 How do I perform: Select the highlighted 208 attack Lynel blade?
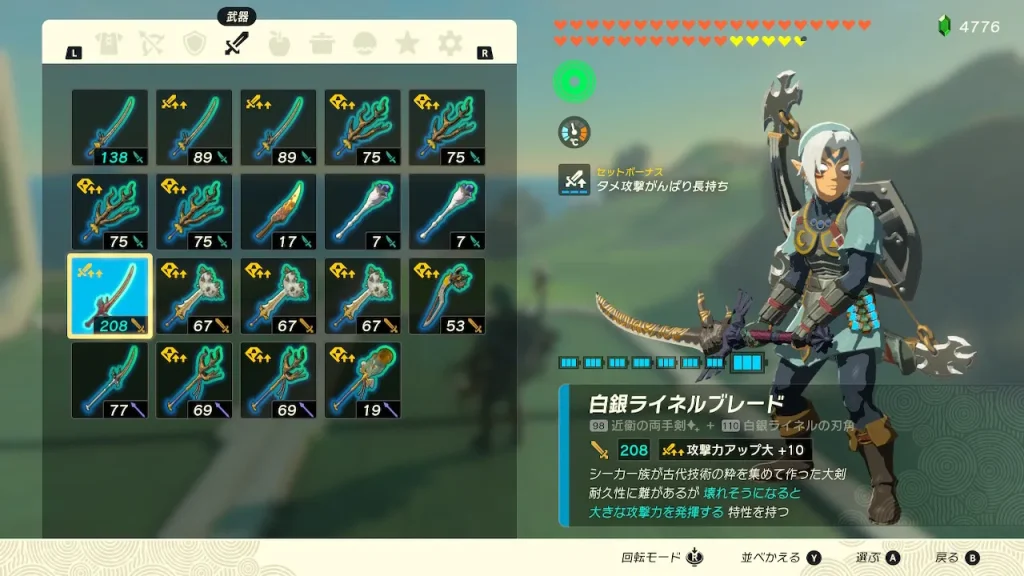point(110,296)
